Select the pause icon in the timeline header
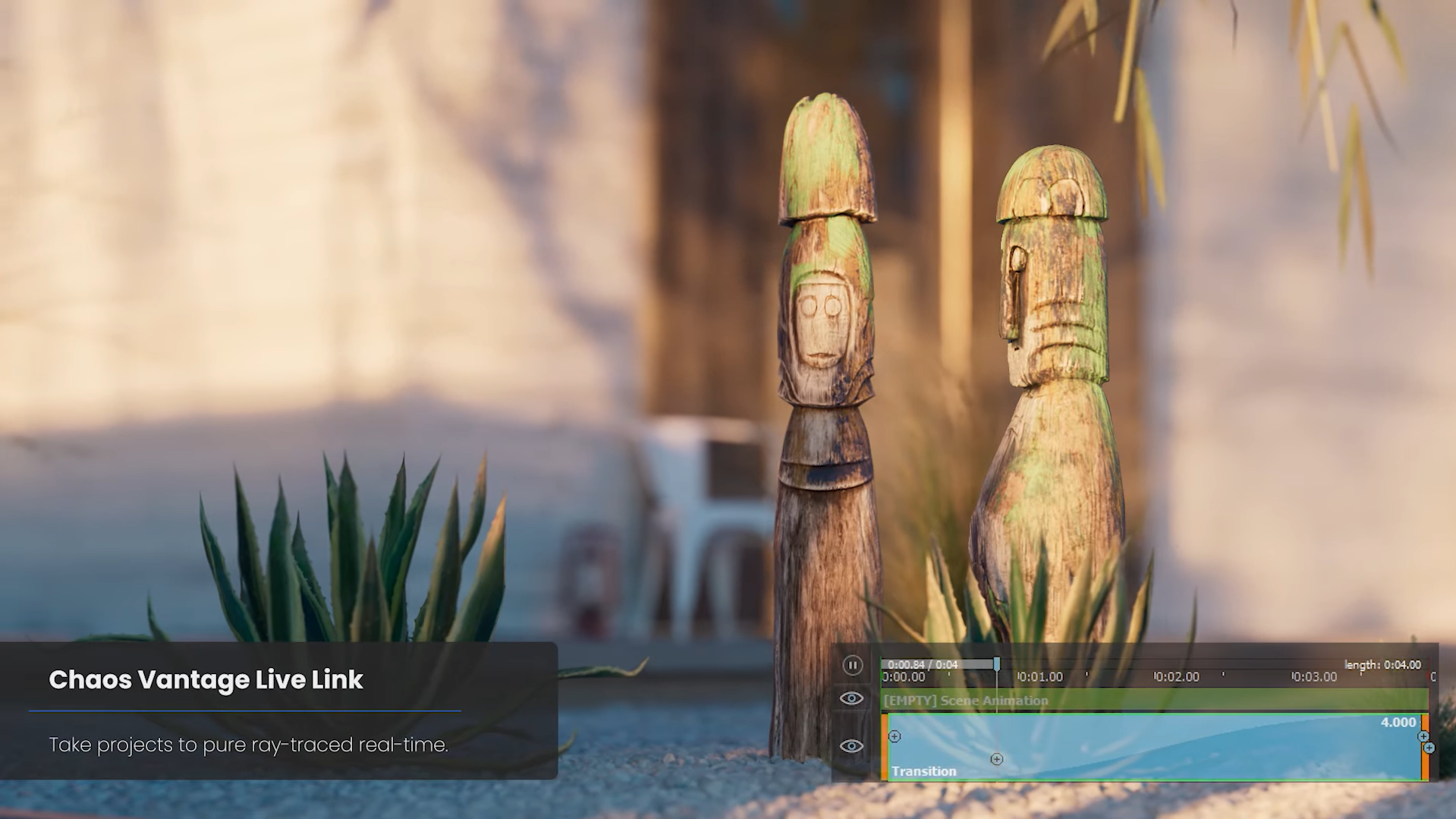The width and height of the screenshot is (1456, 819). 853,666
